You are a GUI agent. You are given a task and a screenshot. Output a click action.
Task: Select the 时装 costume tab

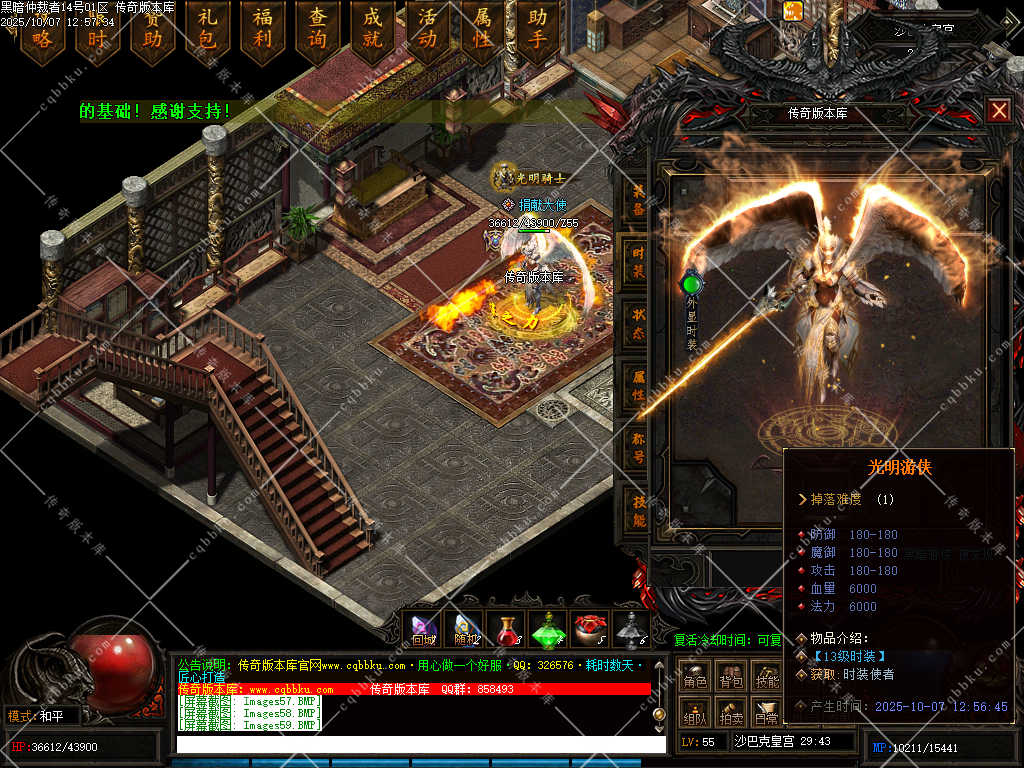[638, 262]
